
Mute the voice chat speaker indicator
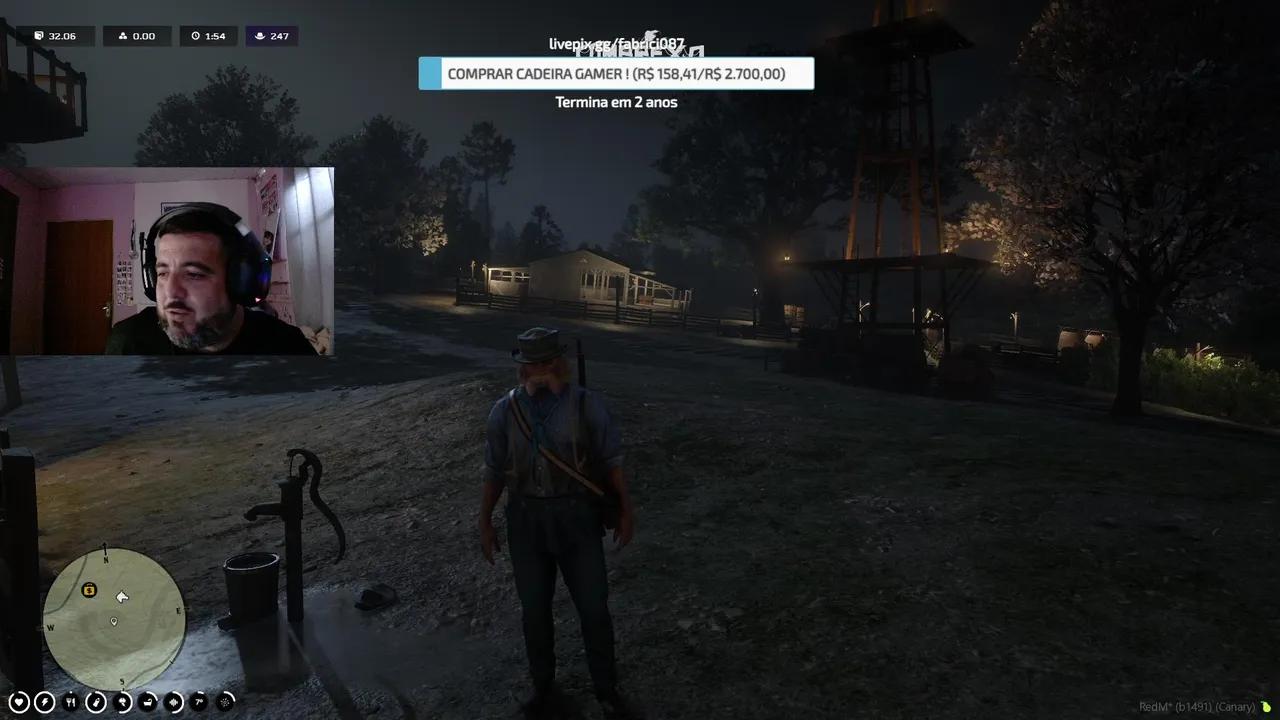171,702
